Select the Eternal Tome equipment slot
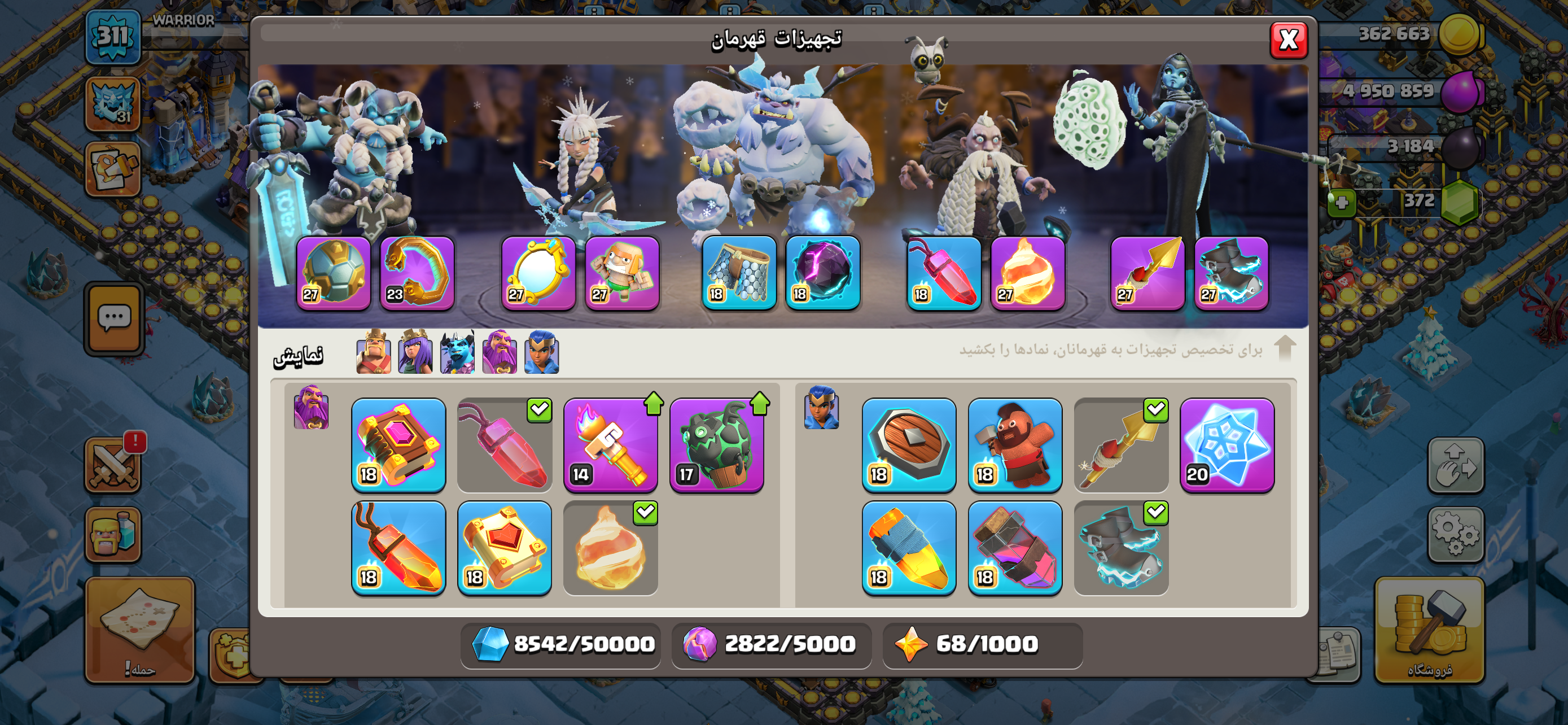The height and width of the screenshot is (725, 1568). click(398, 444)
